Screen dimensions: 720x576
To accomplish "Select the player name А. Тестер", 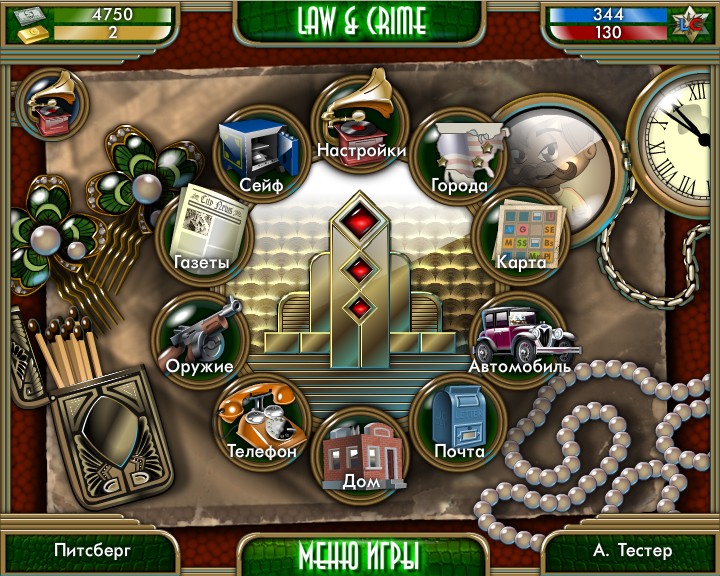I will [x=632, y=550].
